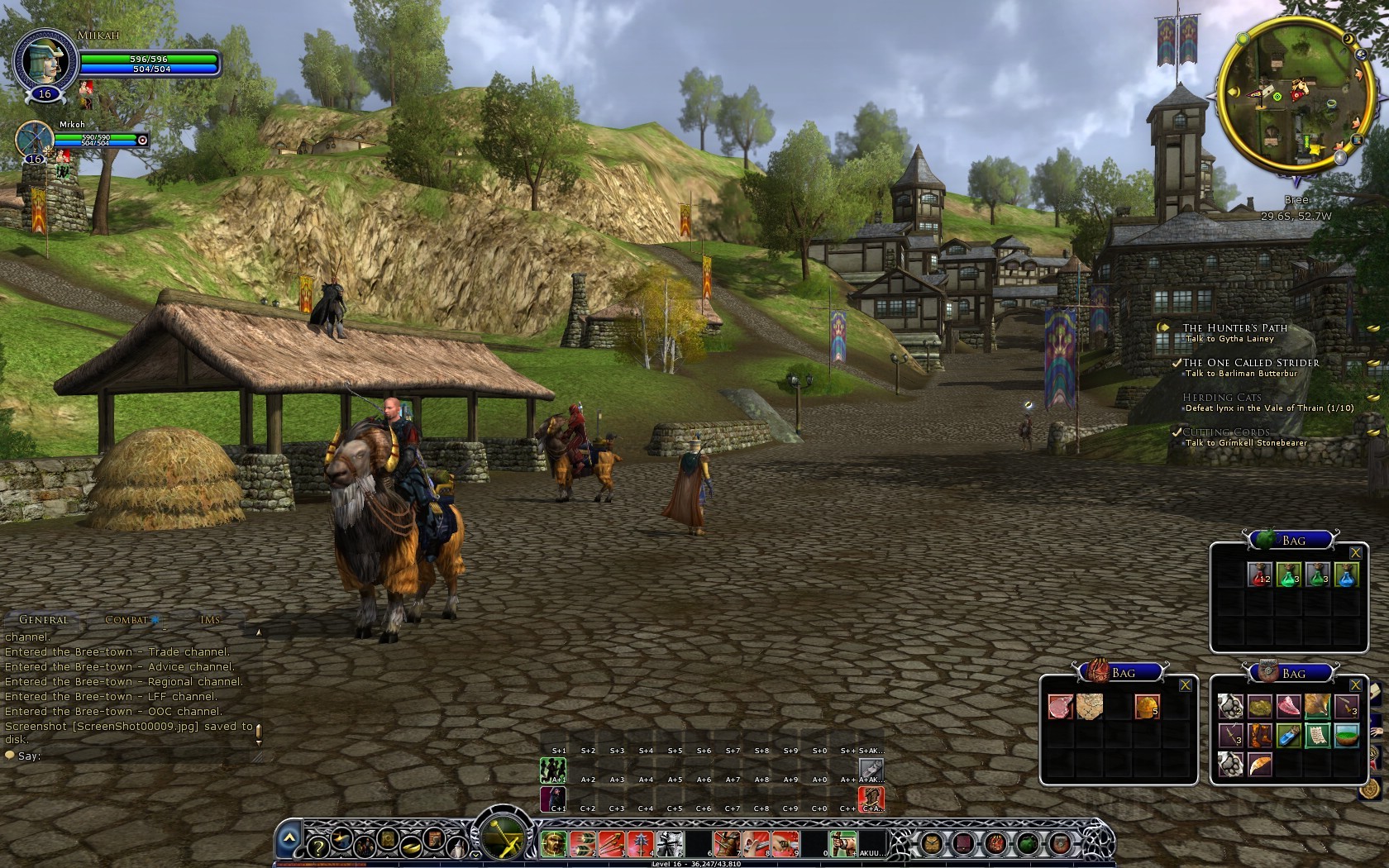Click the wizard destiny icon near the sword

pyautogui.click(x=456, y=847)
